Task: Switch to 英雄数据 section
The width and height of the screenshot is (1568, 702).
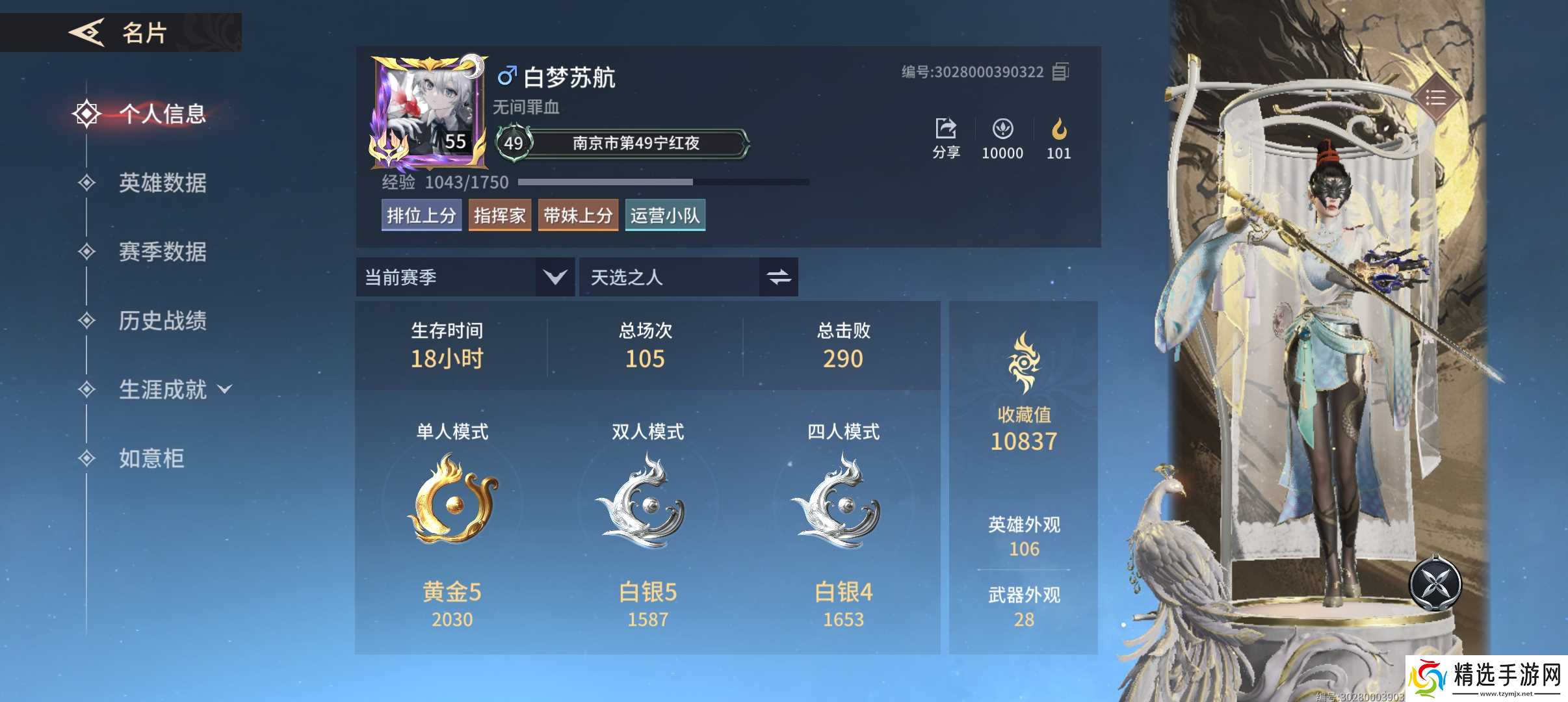Action: [x=162, y=184]
